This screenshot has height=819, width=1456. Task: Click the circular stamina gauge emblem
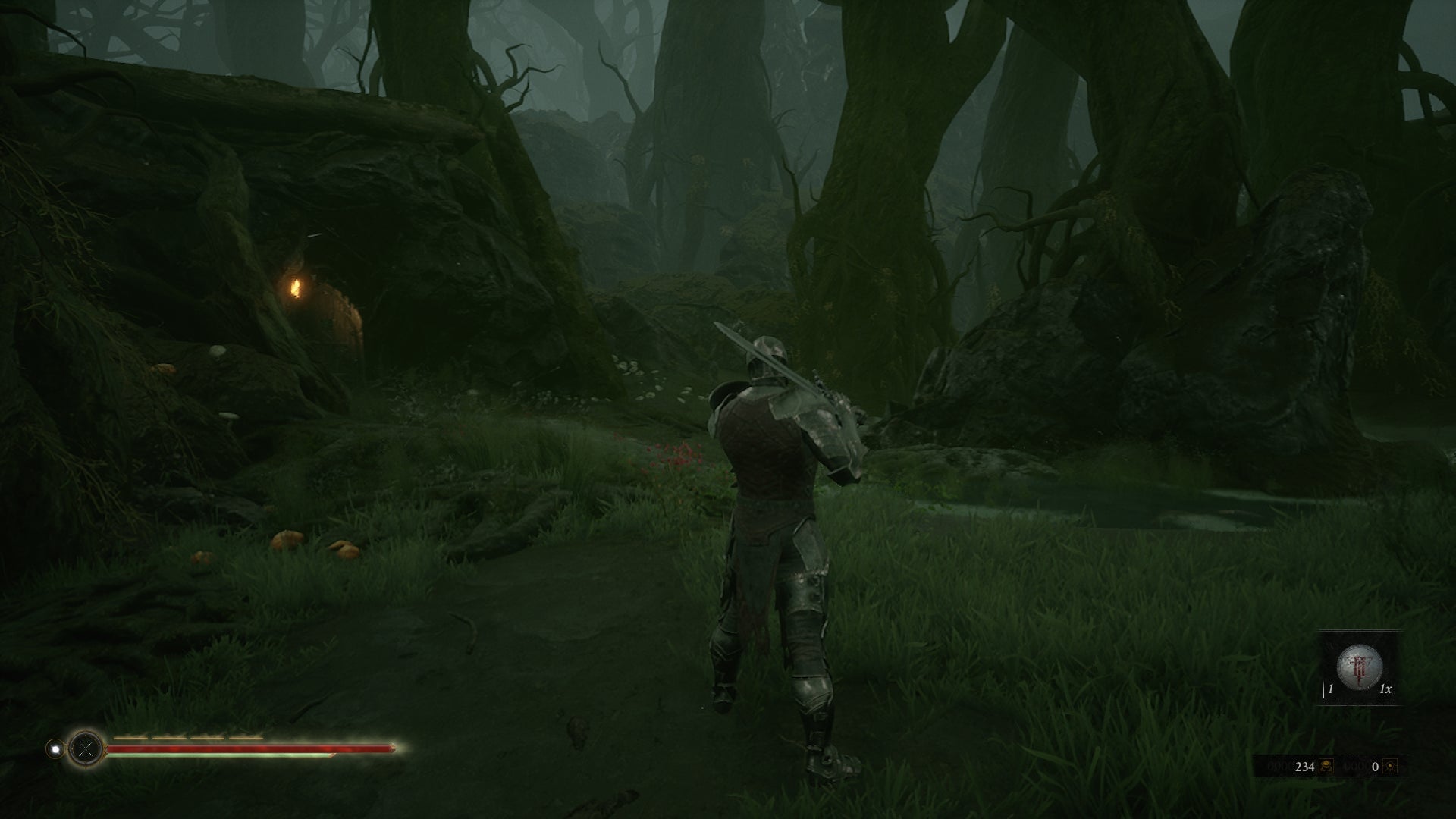coord(85,748)
